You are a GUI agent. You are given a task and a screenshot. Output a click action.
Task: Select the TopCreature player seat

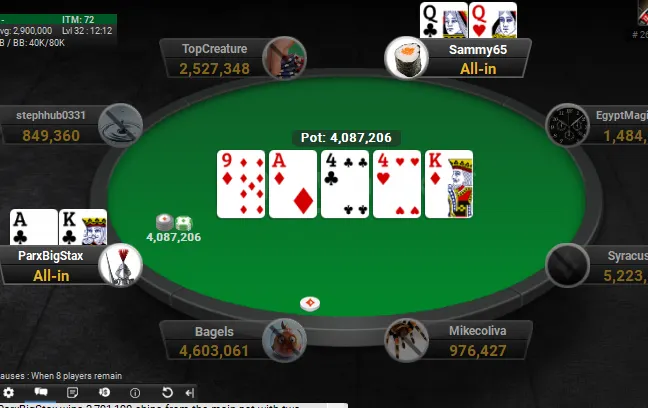(x=214, y=58)
